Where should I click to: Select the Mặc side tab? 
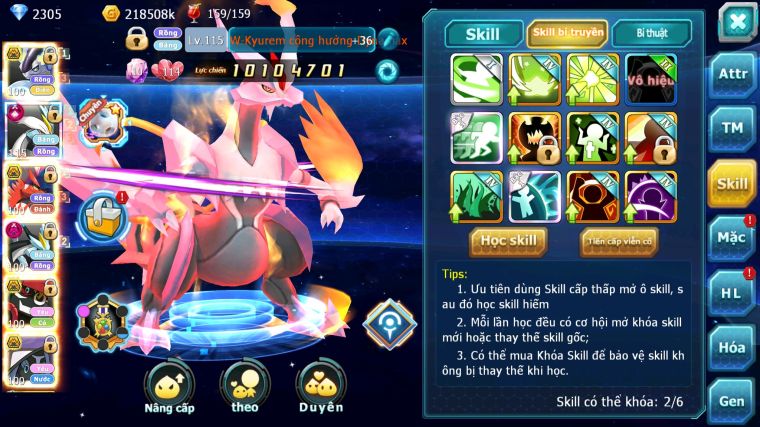click(732, 238)
